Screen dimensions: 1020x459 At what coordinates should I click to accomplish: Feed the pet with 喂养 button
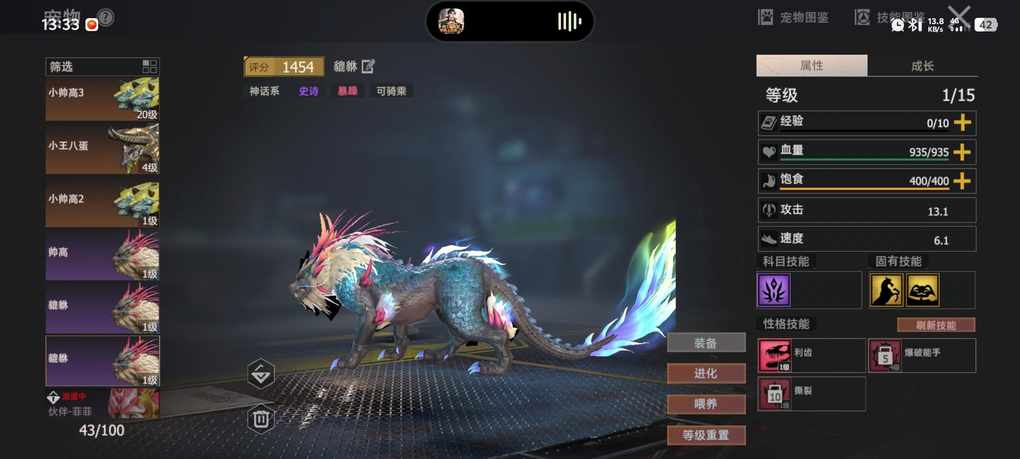point(706,404)
